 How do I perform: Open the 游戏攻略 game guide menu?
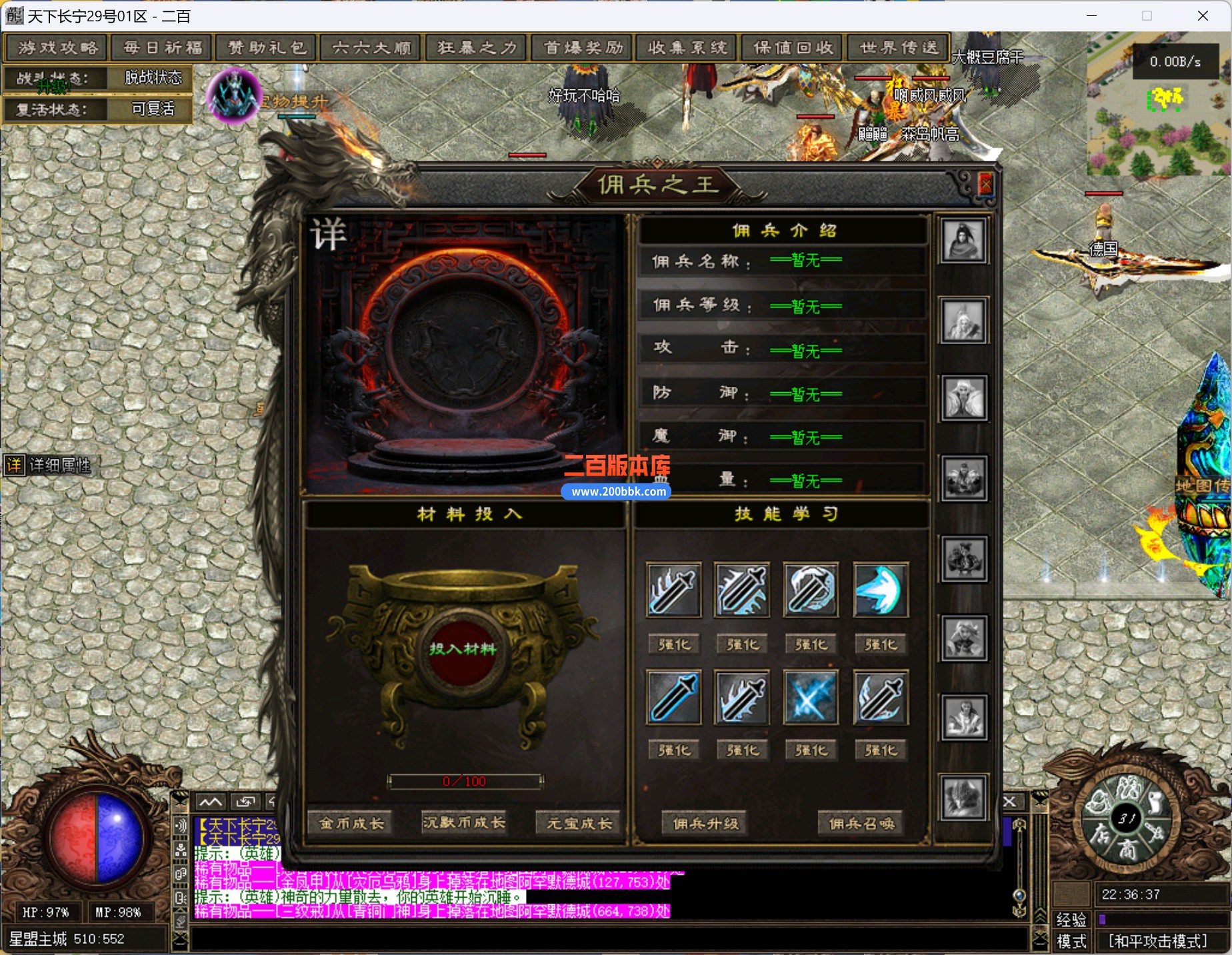58,48
